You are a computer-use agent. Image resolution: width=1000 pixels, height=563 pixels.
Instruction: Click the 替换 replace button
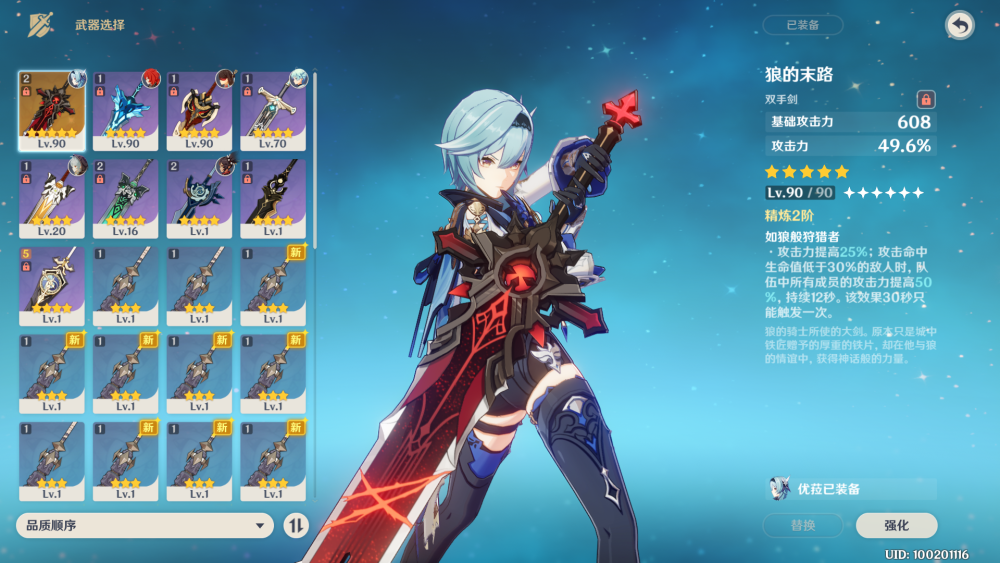click(802, 525)
